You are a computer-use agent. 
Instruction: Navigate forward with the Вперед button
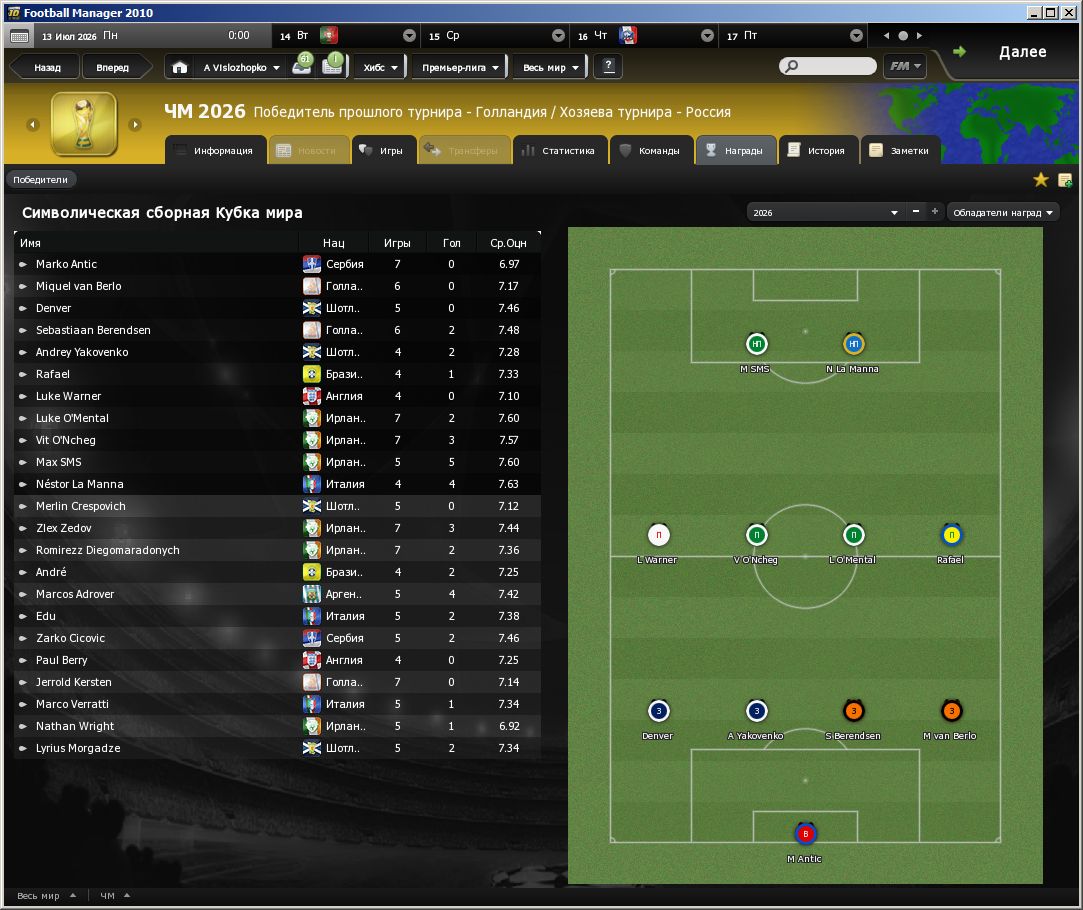click(x=112, y=68)
